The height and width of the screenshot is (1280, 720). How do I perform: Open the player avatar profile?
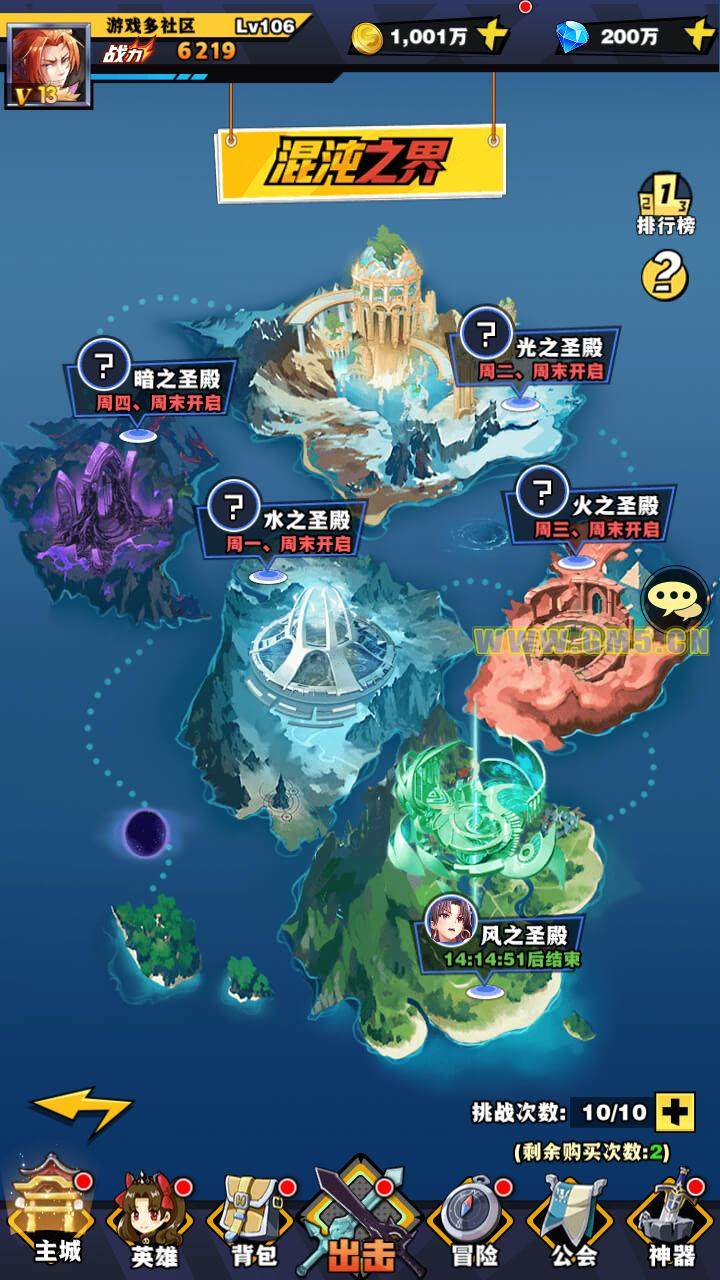point(48,64)
